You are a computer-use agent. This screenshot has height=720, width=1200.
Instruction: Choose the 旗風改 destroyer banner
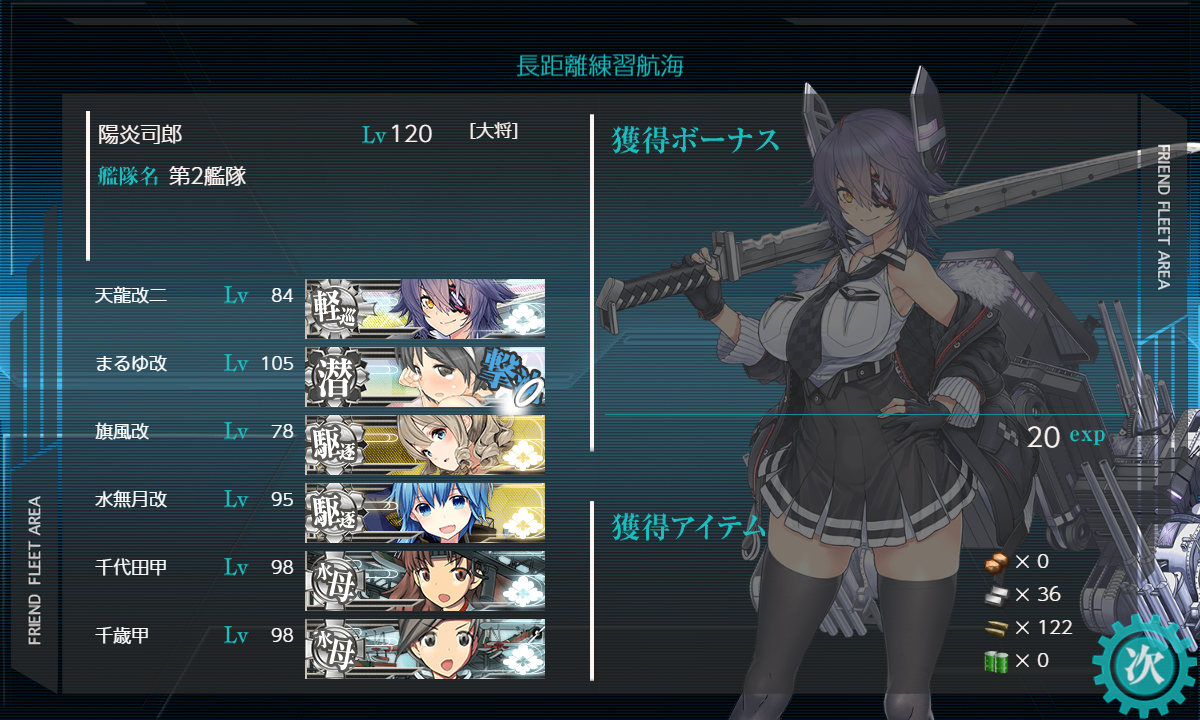425,444
